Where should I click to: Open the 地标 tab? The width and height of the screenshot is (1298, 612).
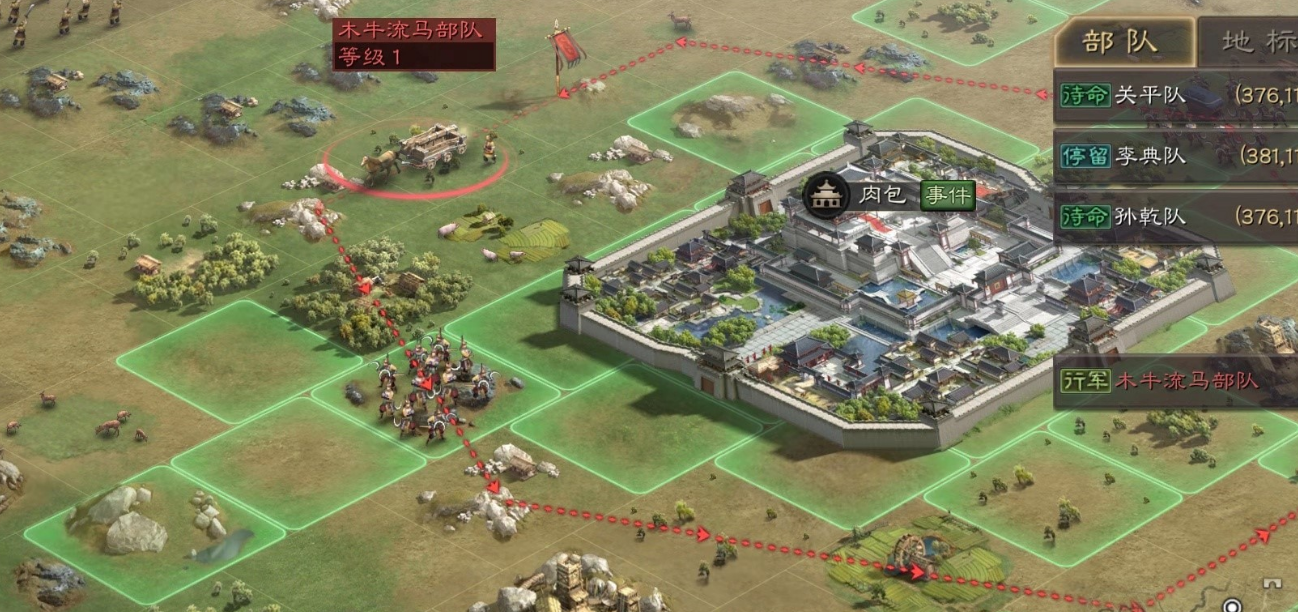click(1250, 41)
